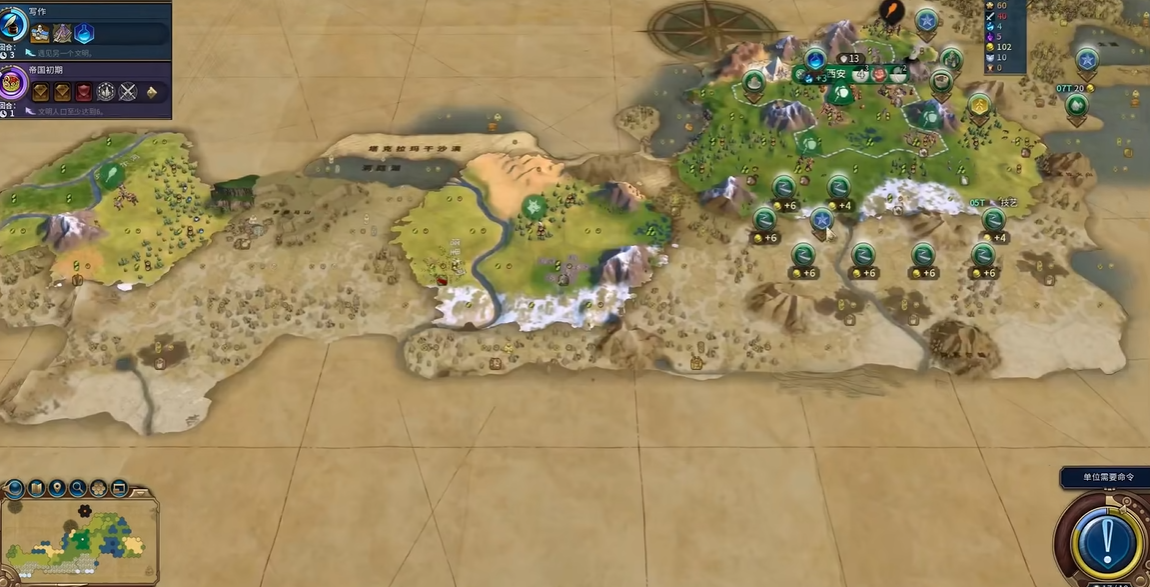1150x587 pixels.
Task: Click the black barbarian club banner
Action: [x=891, y=13]
